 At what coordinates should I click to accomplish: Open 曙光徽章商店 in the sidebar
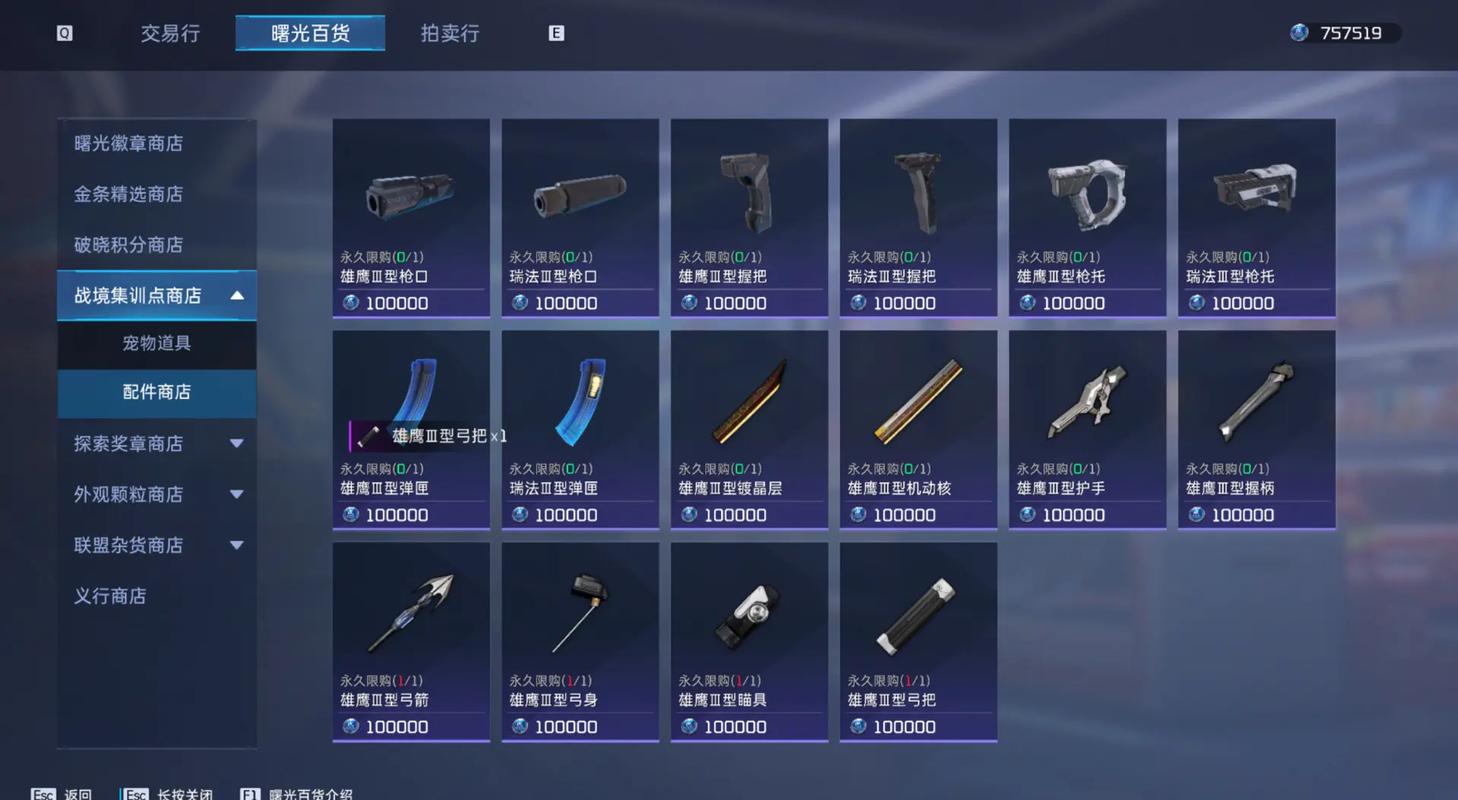pos(129,143)
